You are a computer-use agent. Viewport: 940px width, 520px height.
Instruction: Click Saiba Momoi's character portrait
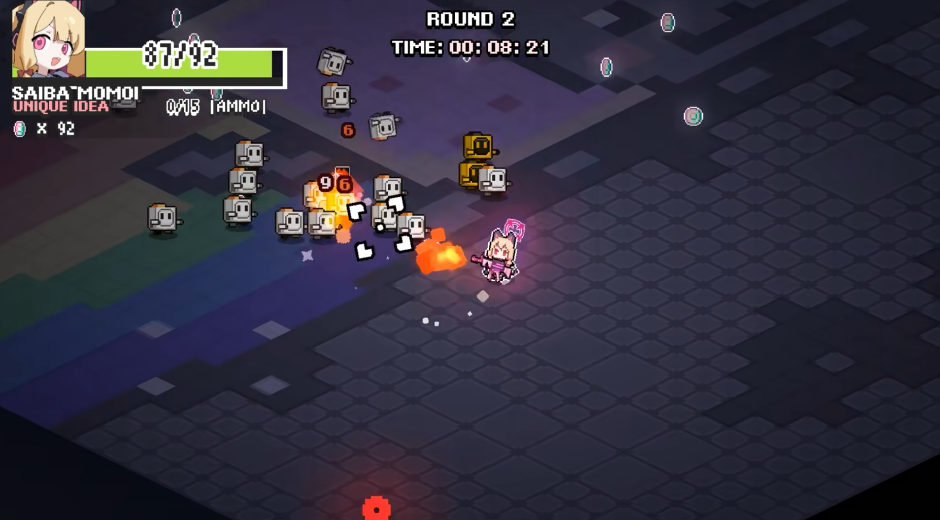point(47,40)
